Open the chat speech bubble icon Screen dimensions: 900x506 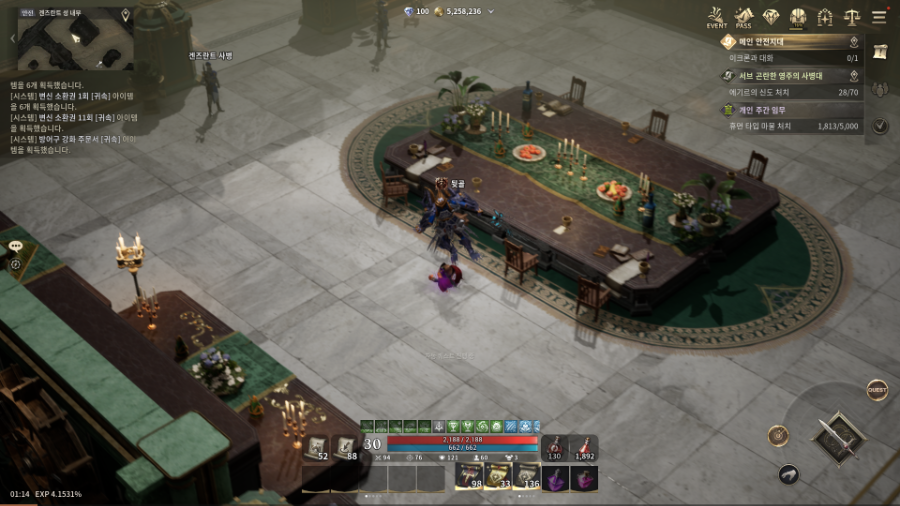click(x=15, y=246)
